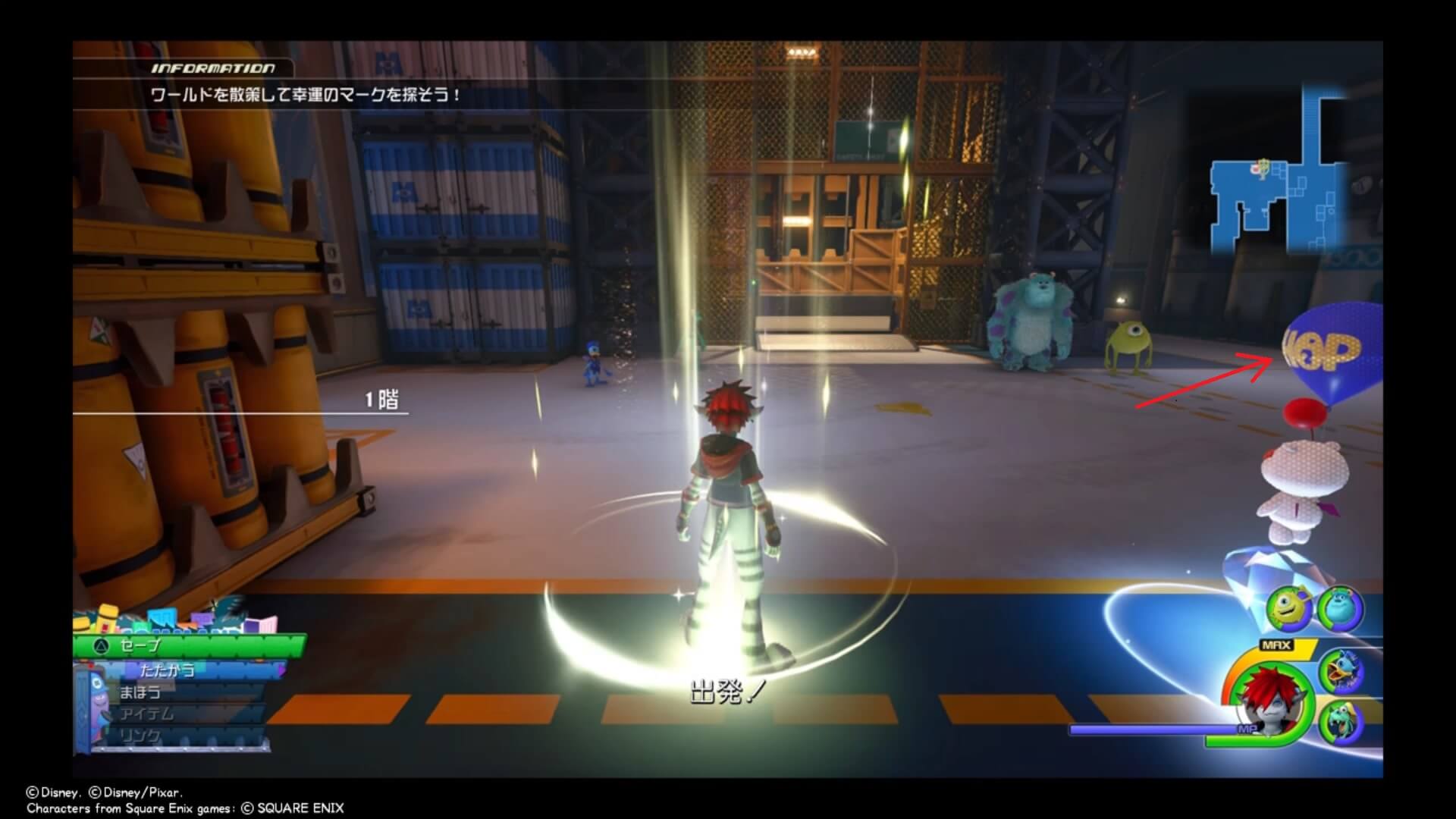Select the セーブ (Save) command

coord(190,645)
